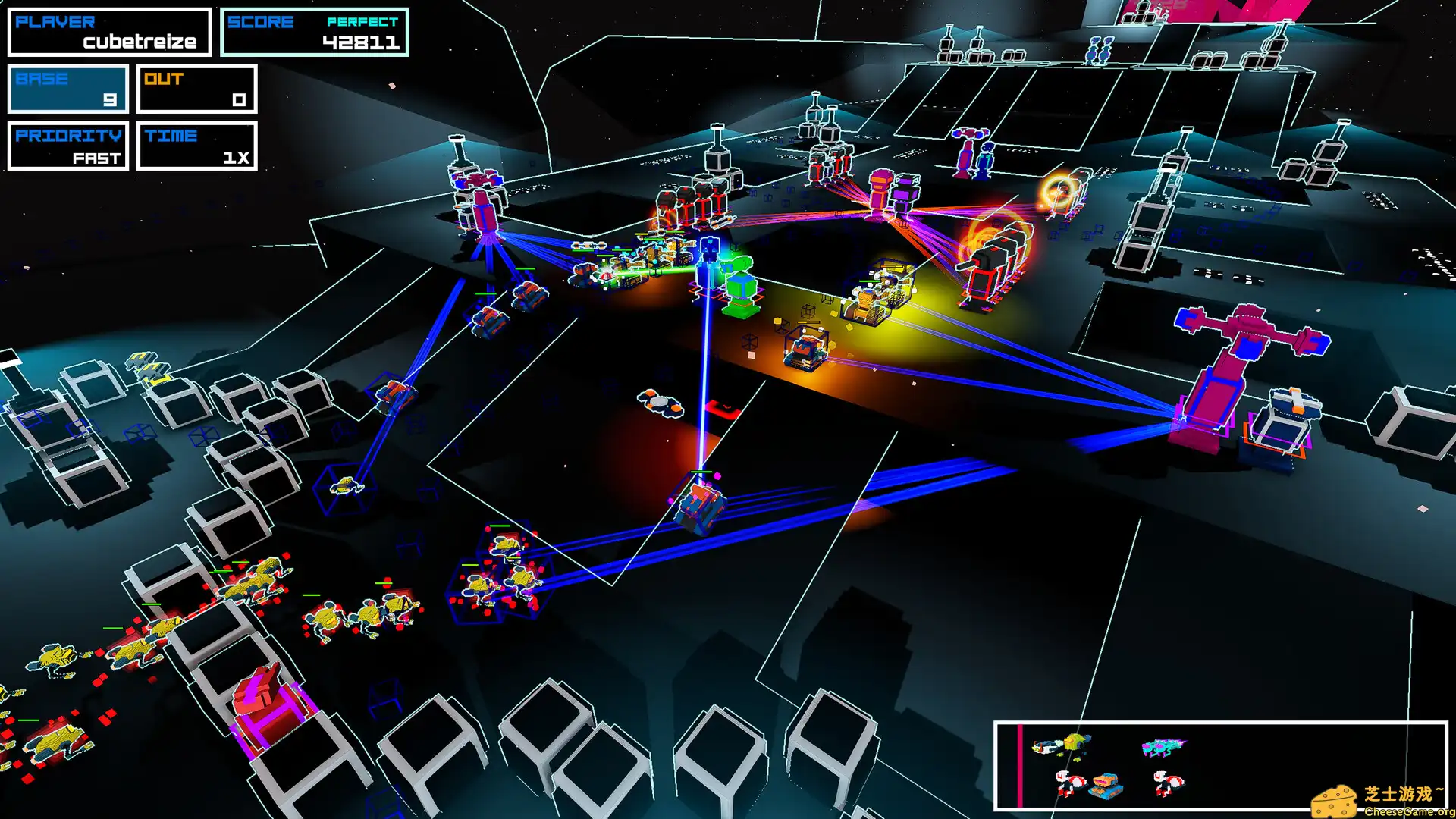Toggle the Priority targeting mode box

68,146
